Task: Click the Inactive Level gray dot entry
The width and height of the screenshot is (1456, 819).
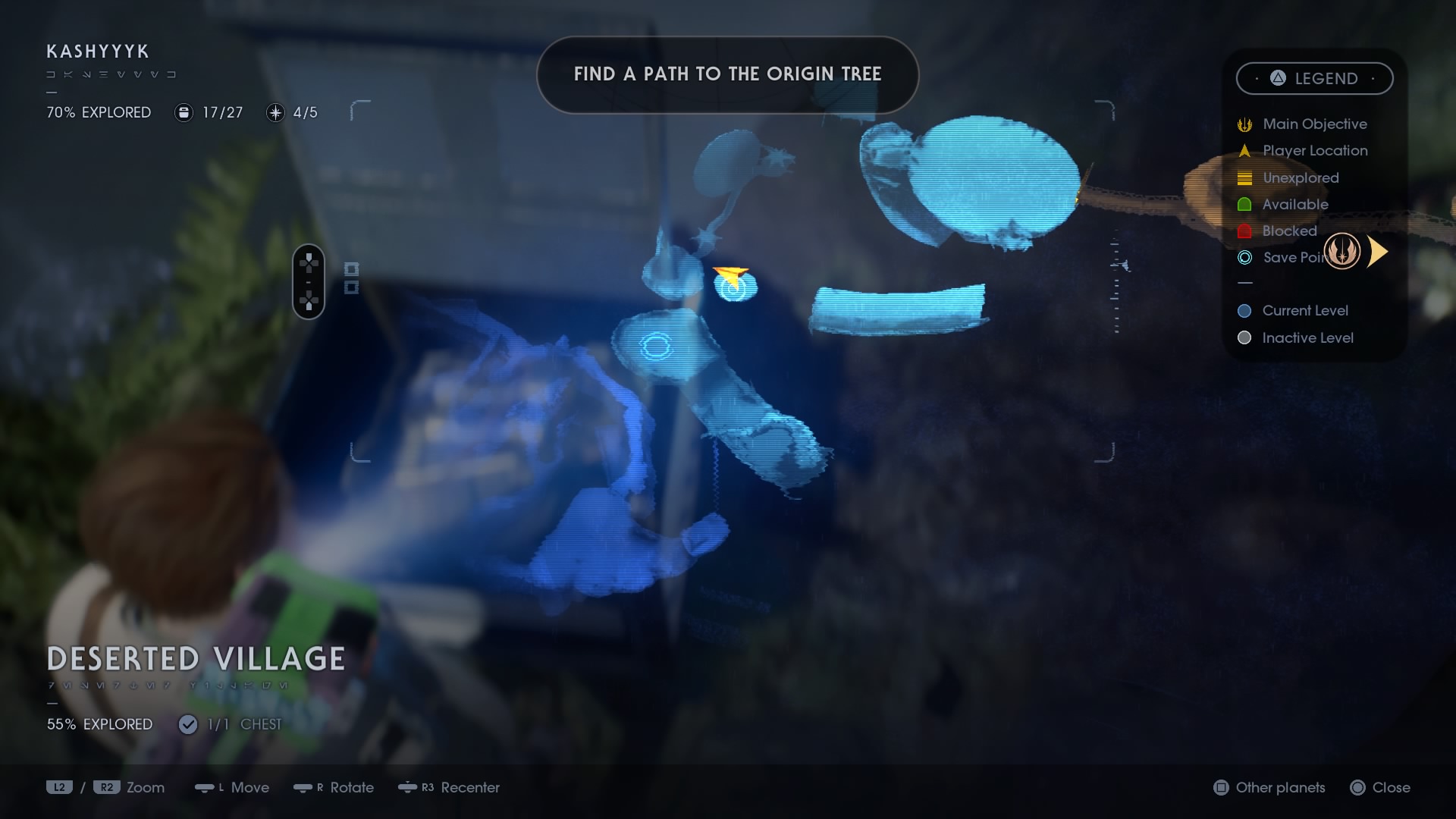Action: tap(1244, 338)
